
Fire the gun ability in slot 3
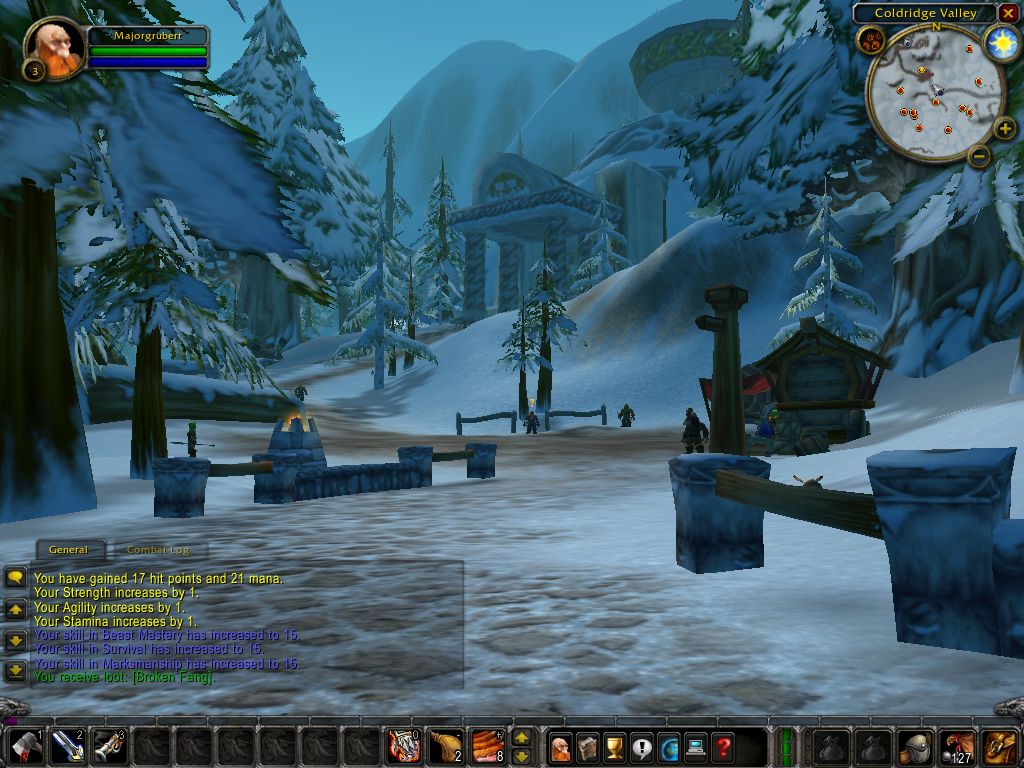click(110, 746)
